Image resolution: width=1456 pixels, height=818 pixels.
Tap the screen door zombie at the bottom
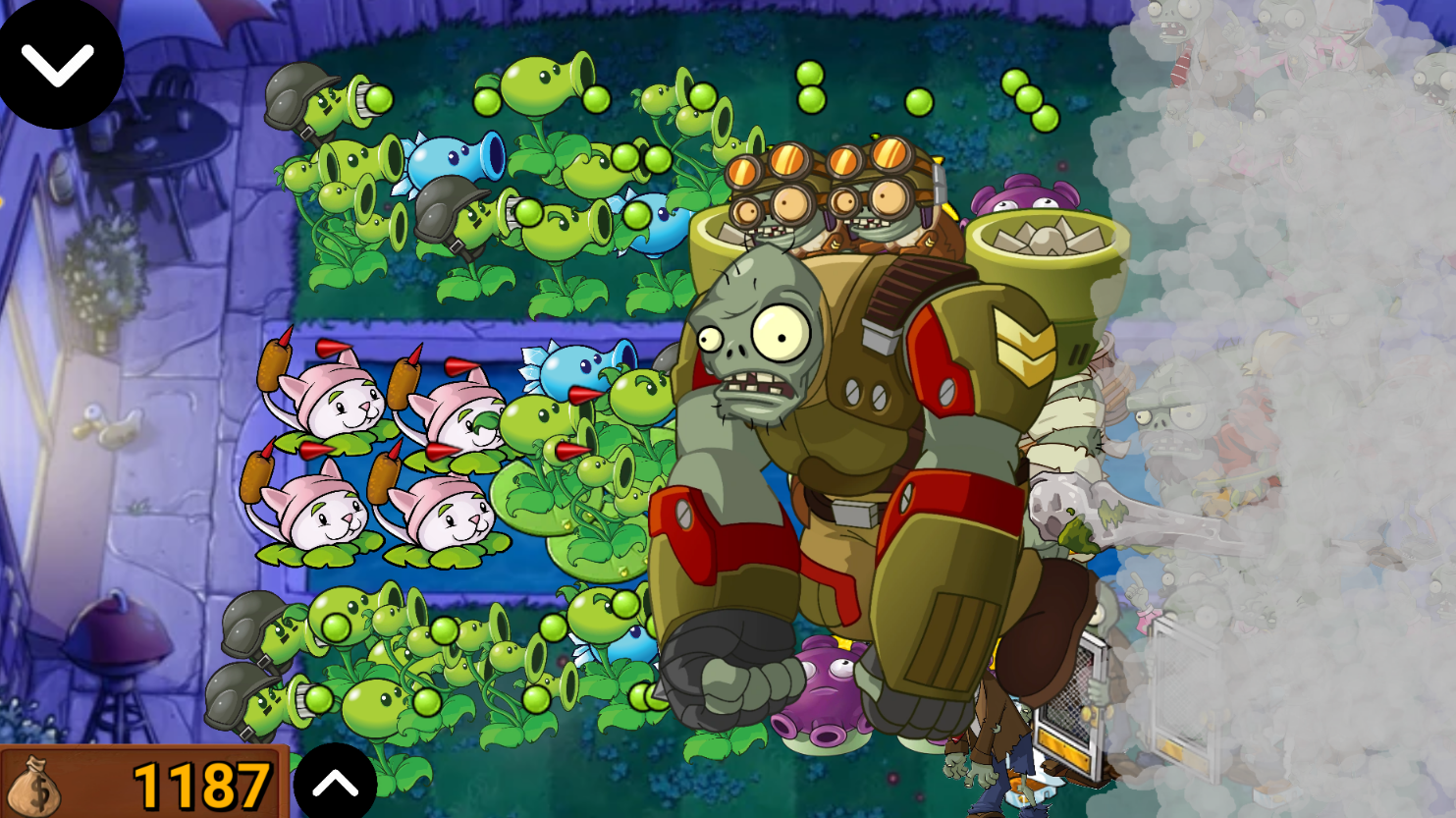coord(1070,707)
